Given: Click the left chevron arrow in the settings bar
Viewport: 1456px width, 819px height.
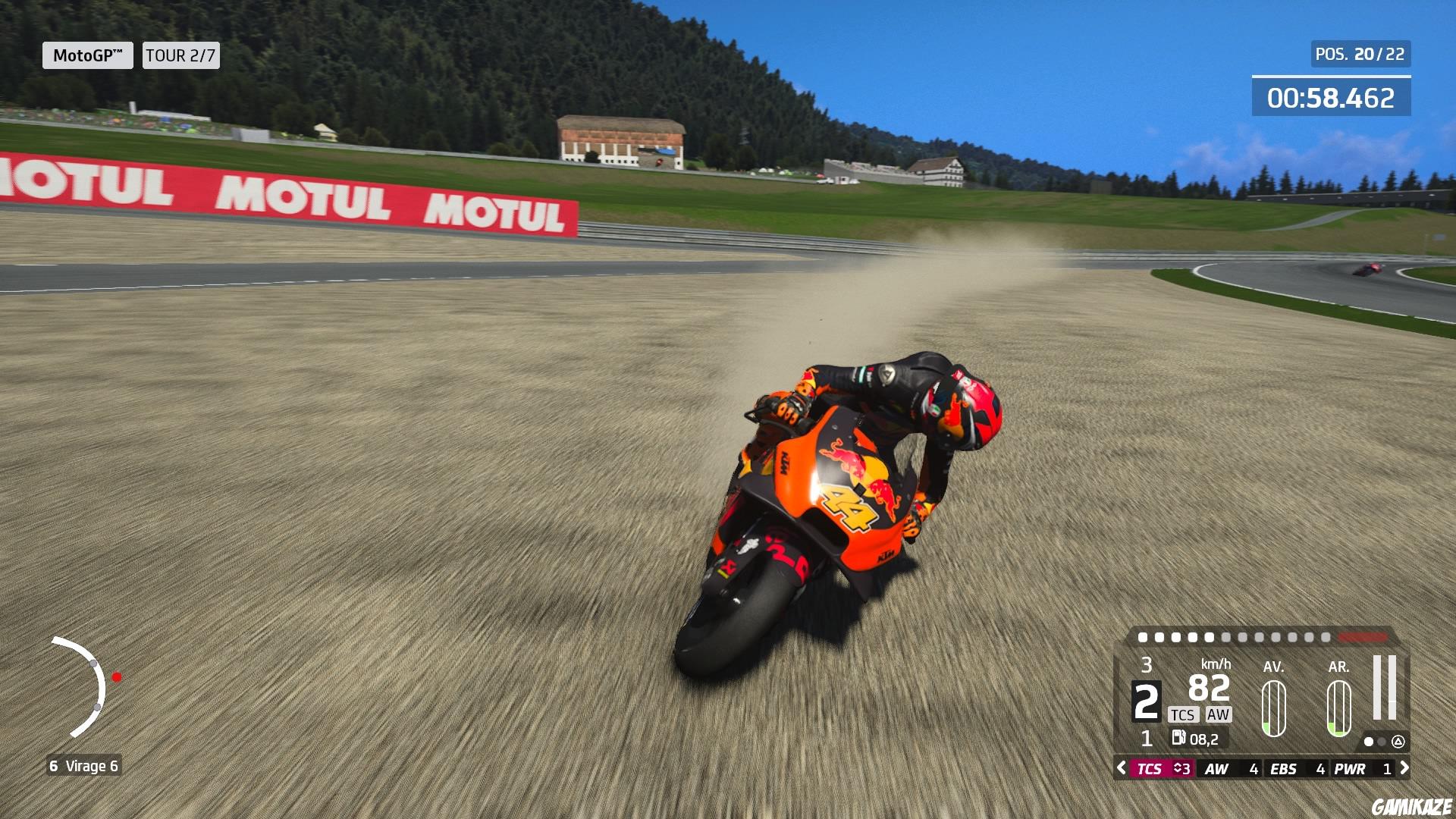Looking at the screenshot, I should click(1121, 769).
